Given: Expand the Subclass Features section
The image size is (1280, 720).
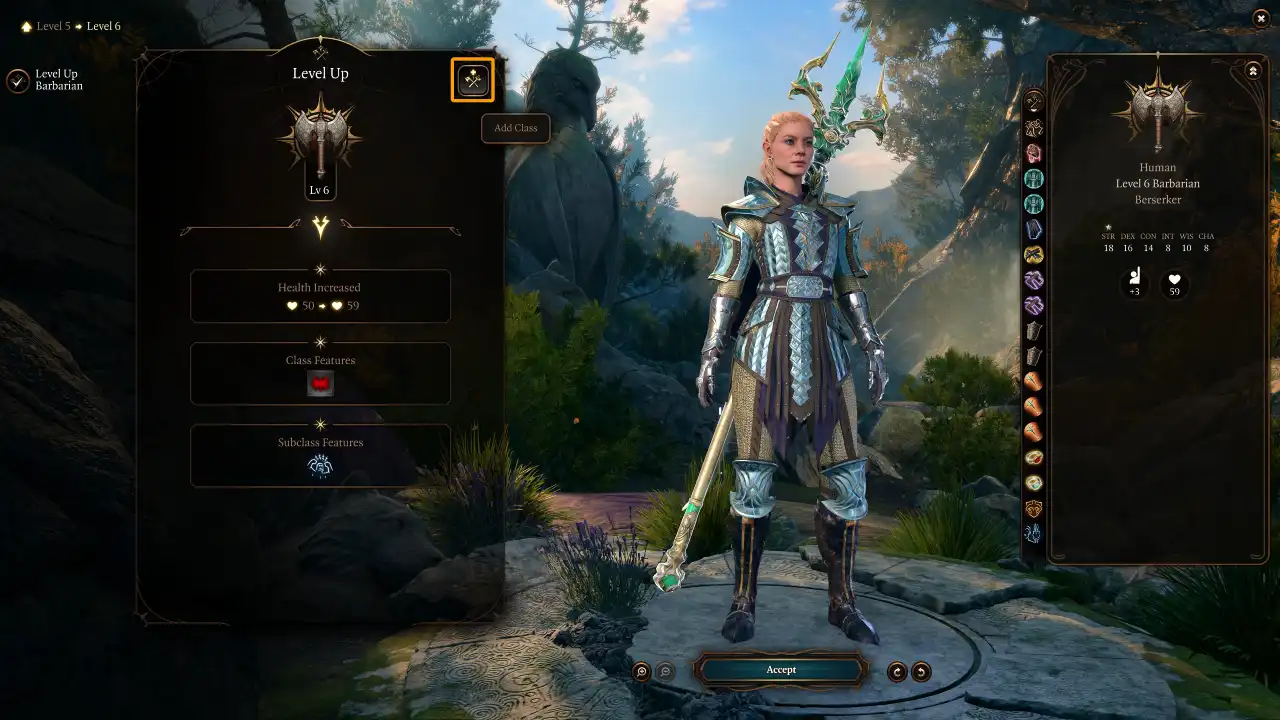Looking at the screenshot, I should click(x=320, y=442).
